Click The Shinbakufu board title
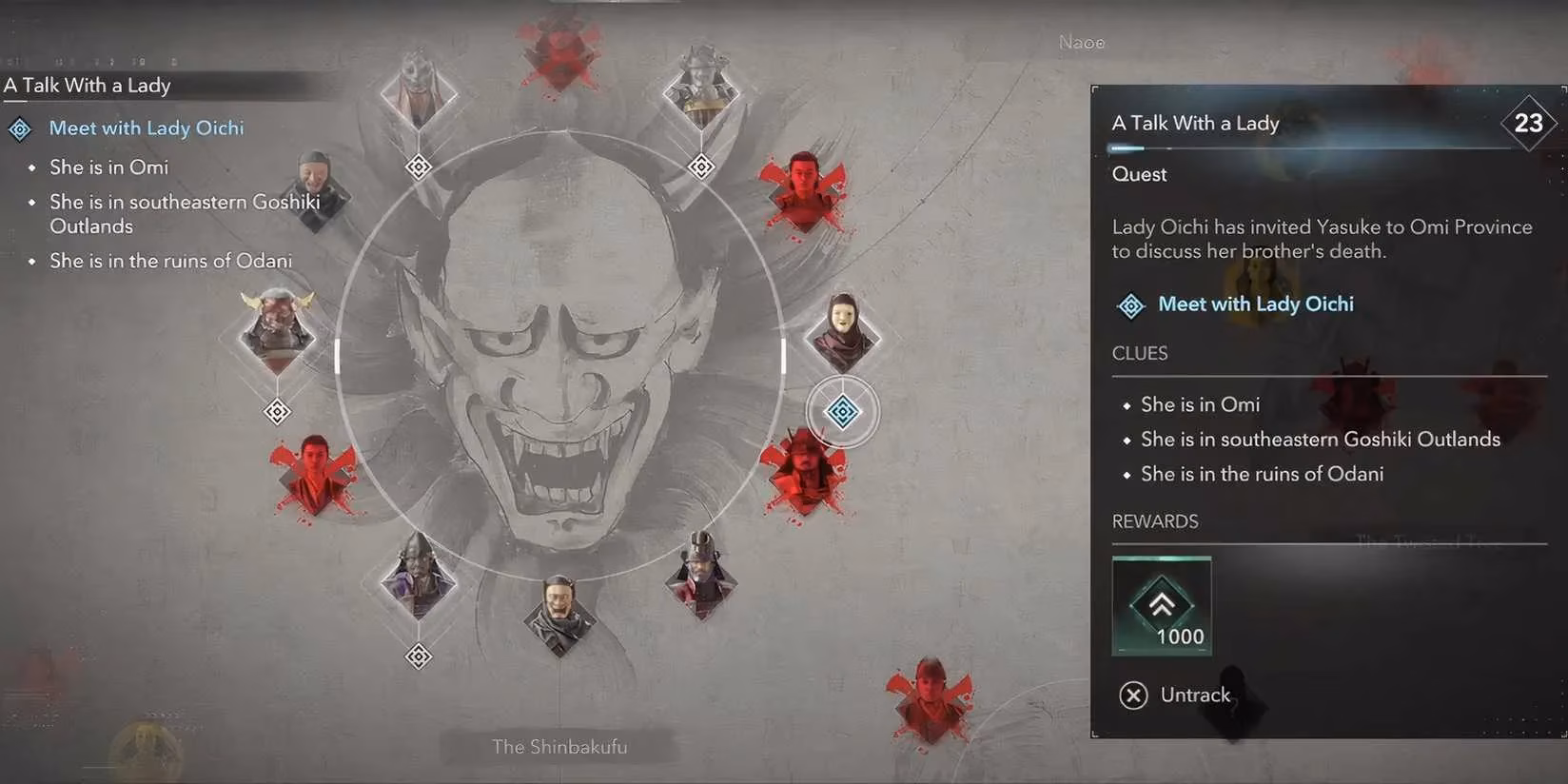This screenshot has height=784, width=1568. (x=559, y=747)
